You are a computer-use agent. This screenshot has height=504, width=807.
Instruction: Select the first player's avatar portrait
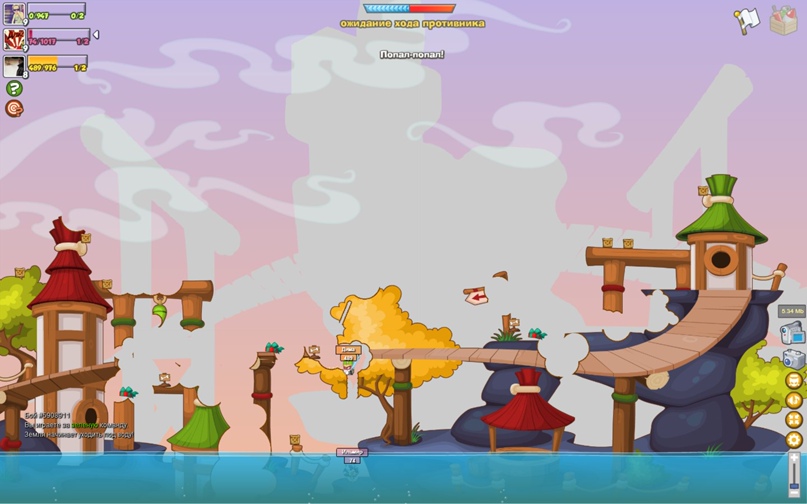pyautogui.click(x=14, y=13)
